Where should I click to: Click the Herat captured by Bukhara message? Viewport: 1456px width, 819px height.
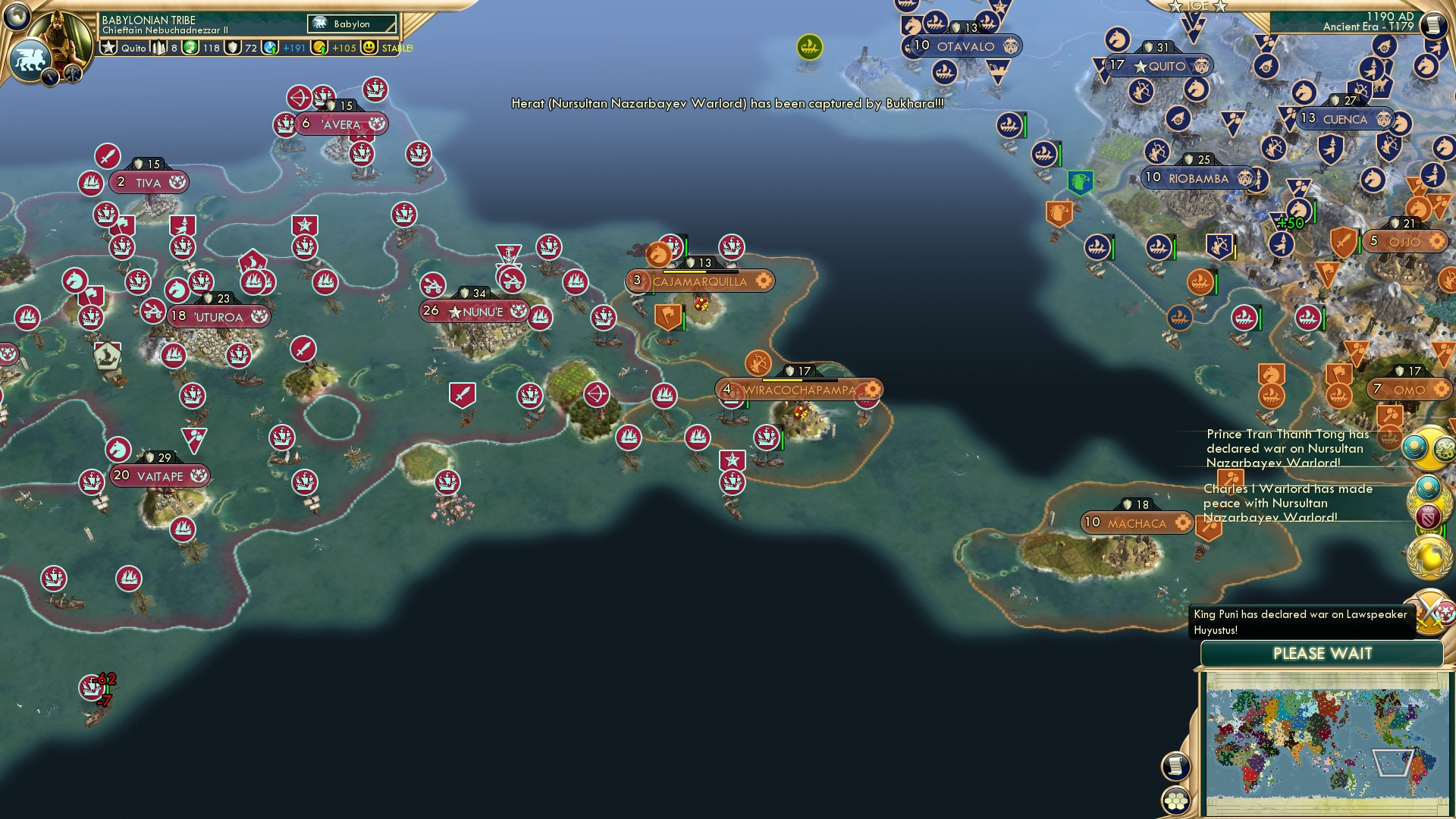tap(724, 106)
